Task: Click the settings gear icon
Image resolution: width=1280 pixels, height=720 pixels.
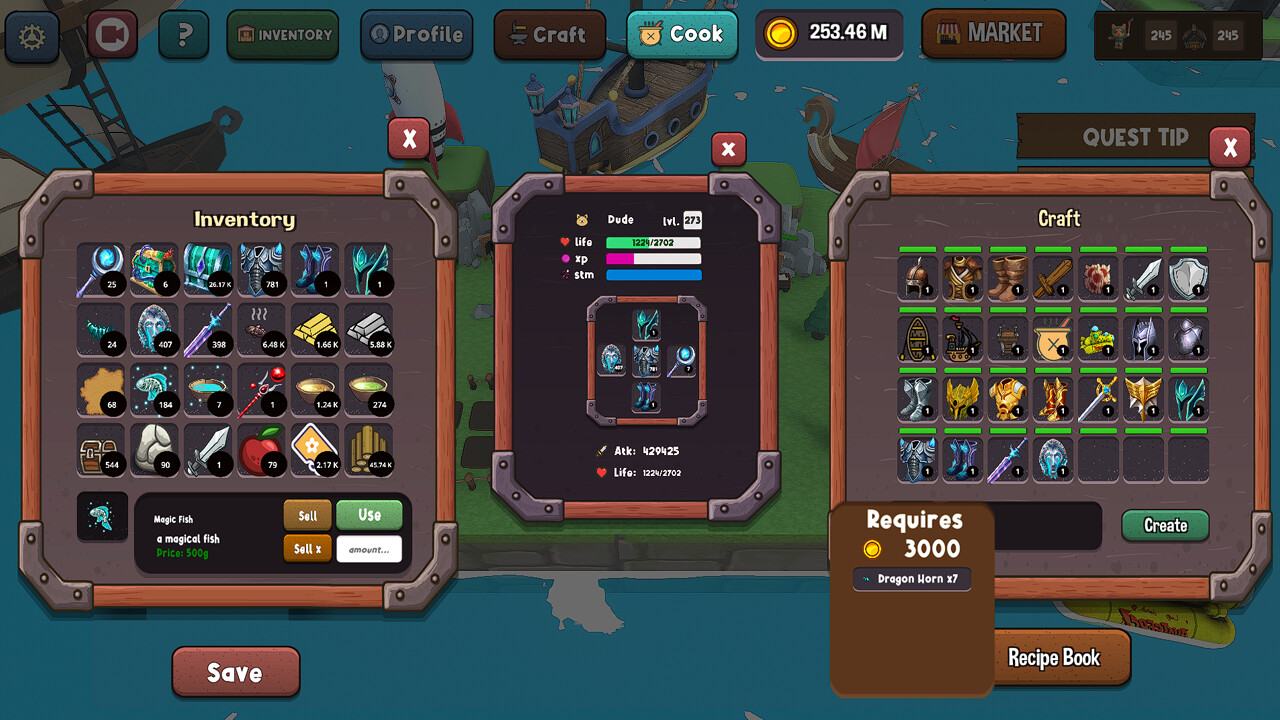Action: 31,33
